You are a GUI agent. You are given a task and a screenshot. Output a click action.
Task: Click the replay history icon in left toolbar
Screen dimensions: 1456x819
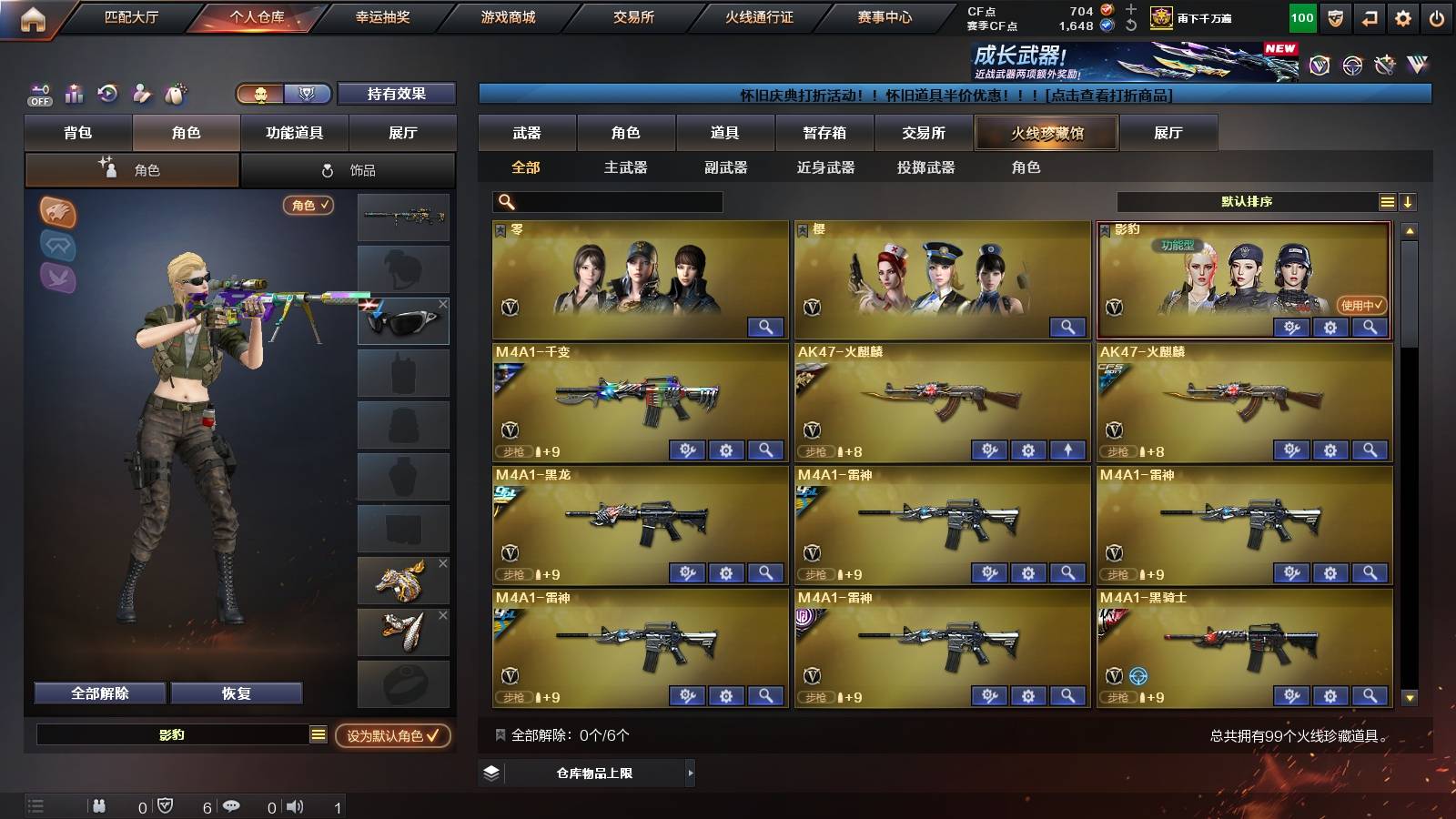click(x=107, y=93)
